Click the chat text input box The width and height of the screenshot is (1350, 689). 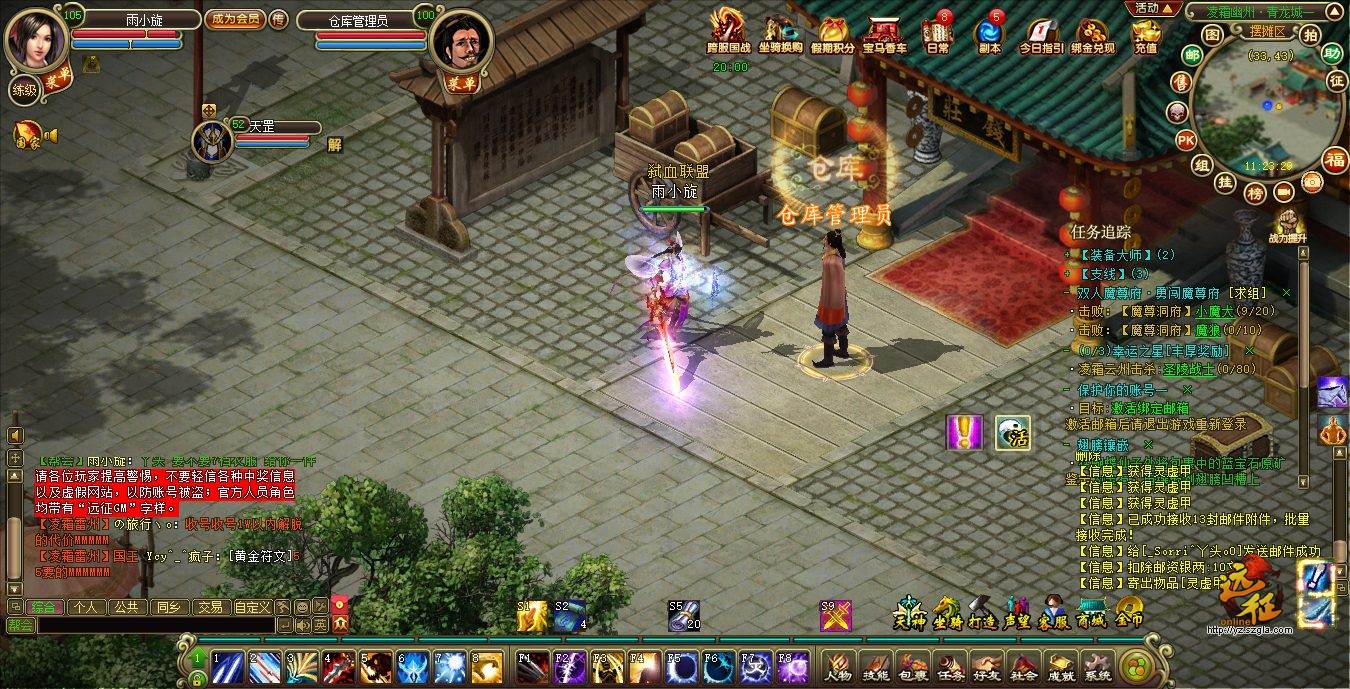[155, 625]
